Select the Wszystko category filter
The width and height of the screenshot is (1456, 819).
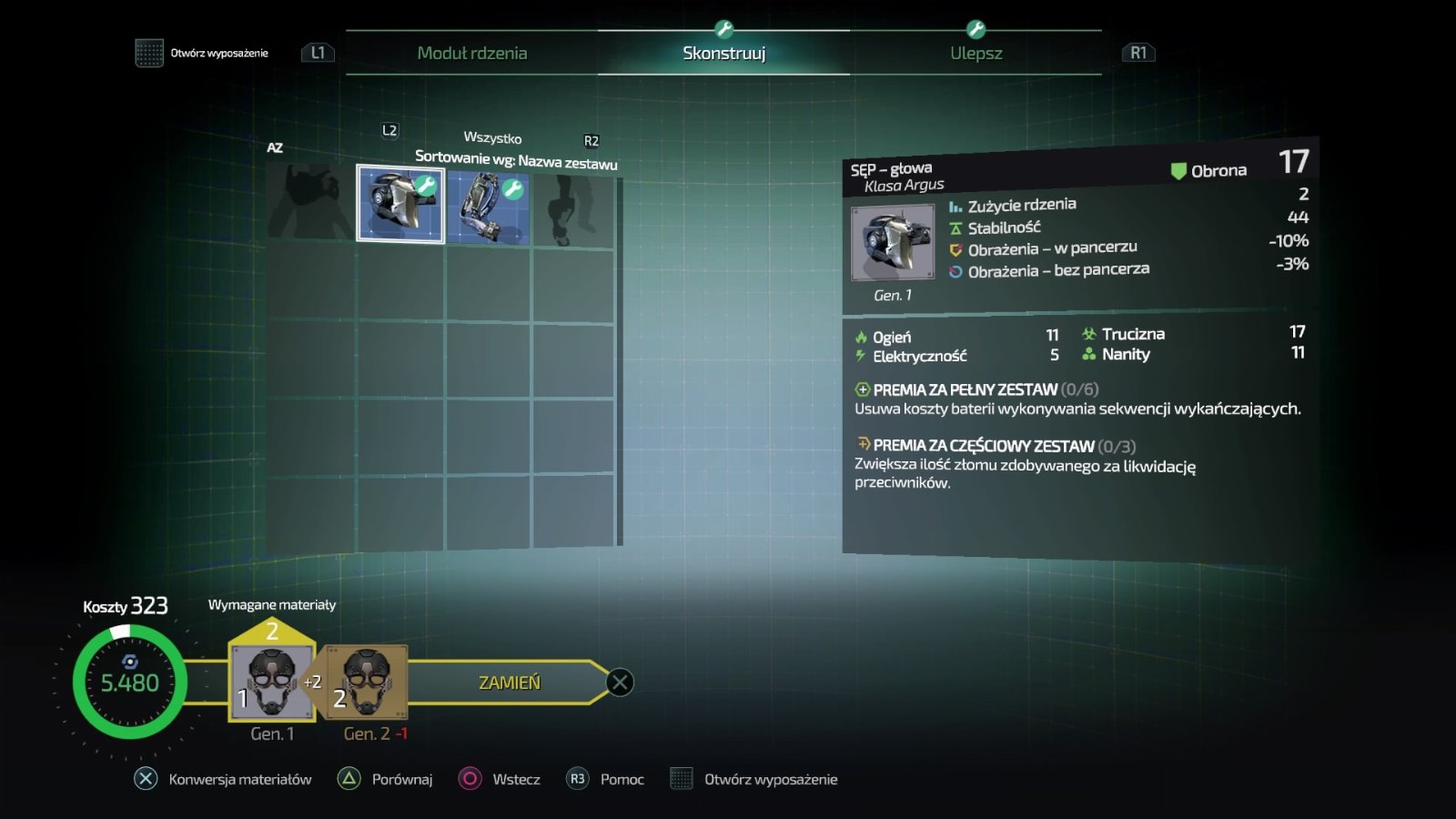(x=492, y=137)
